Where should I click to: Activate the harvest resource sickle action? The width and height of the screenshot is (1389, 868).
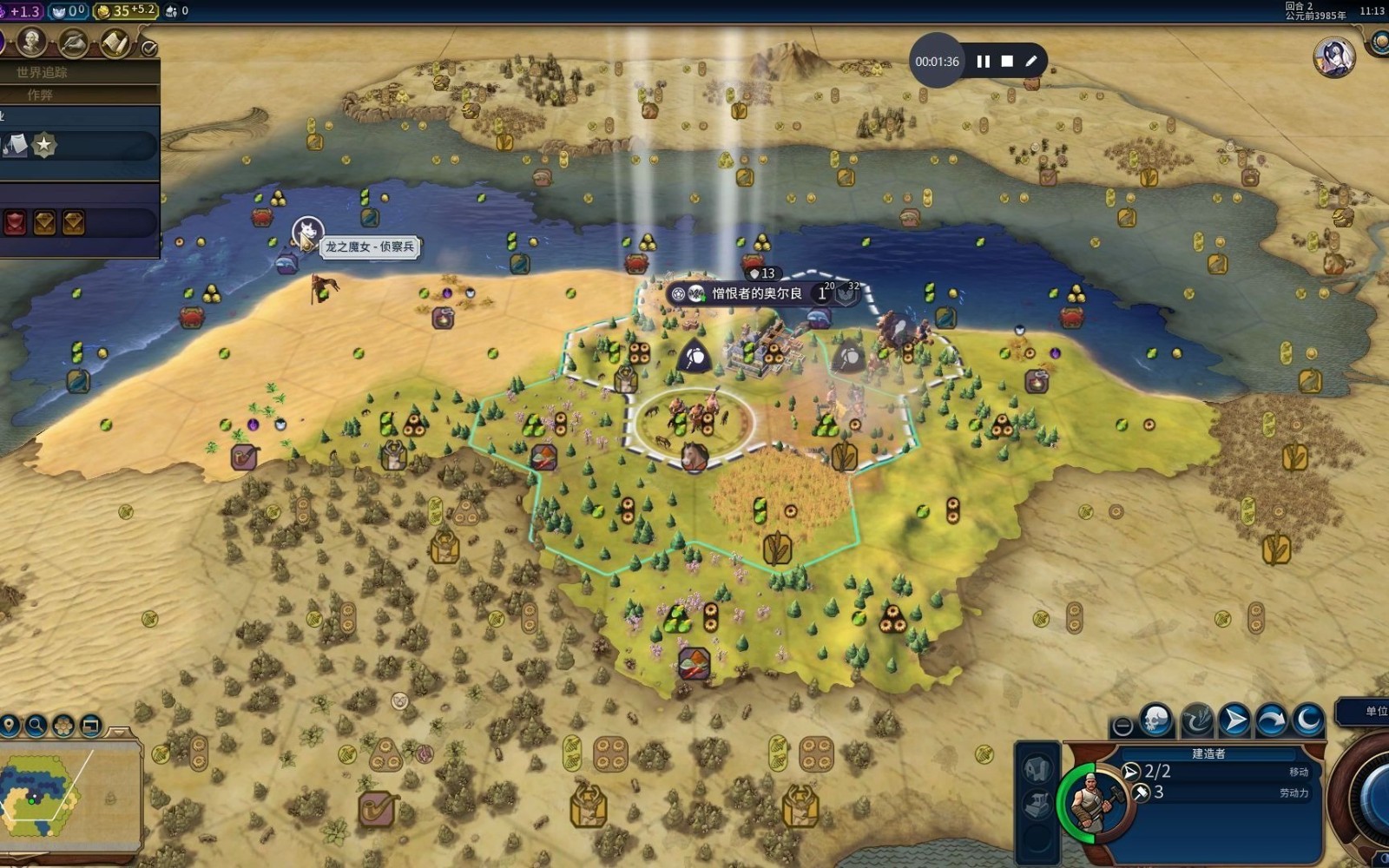(x=1196, y=720)
